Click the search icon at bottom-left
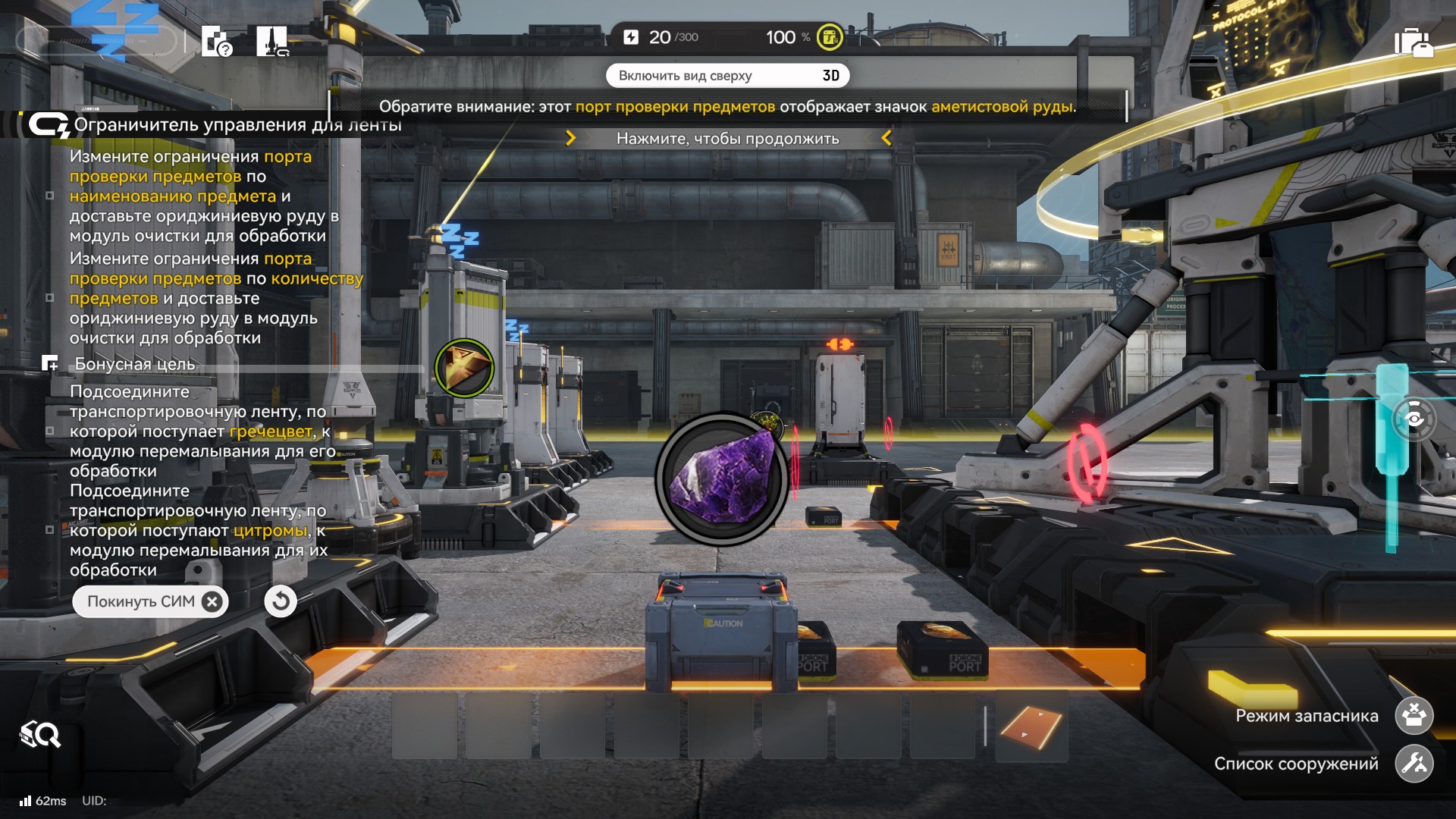The height and width of the screenshot is (819, 1456). [40, 734]
